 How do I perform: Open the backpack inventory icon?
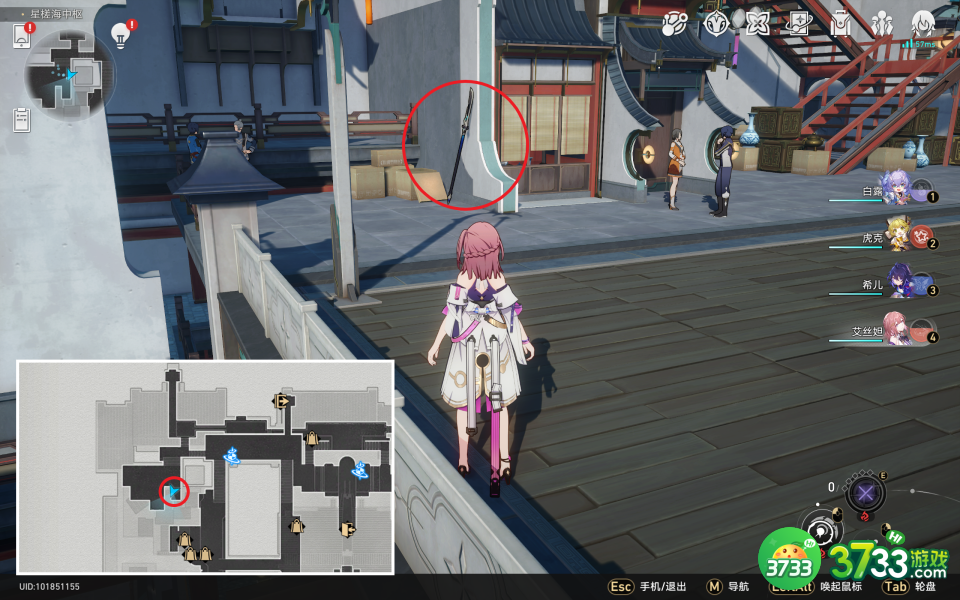pos(840,23)
